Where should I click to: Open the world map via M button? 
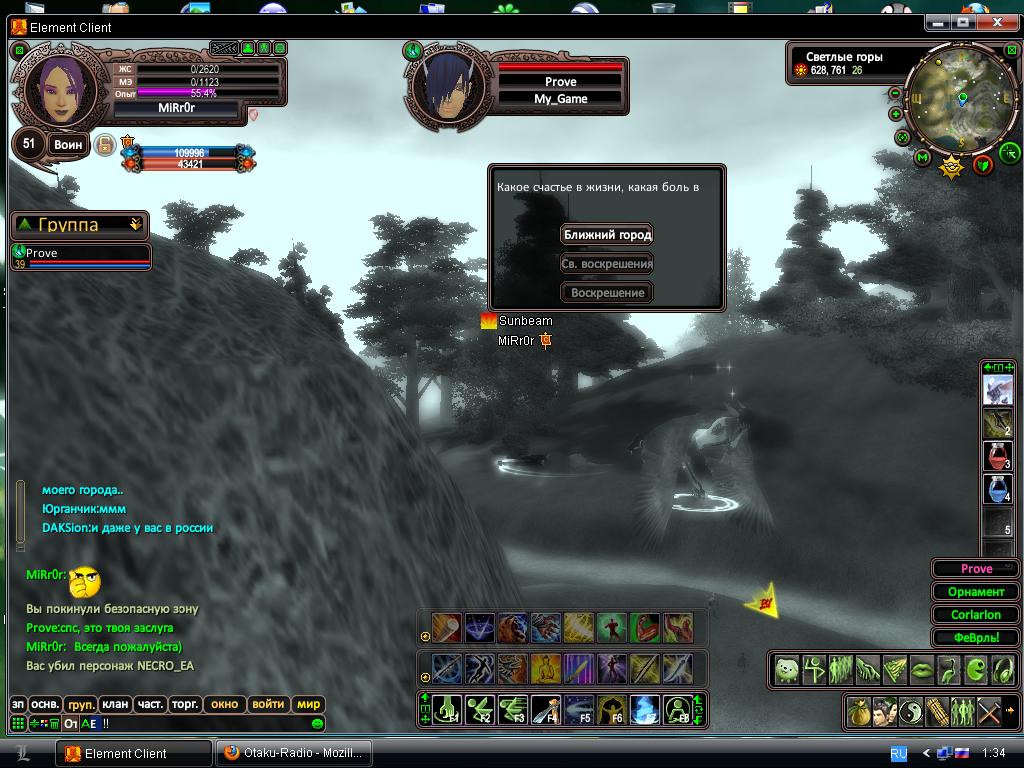pos(922,157)
